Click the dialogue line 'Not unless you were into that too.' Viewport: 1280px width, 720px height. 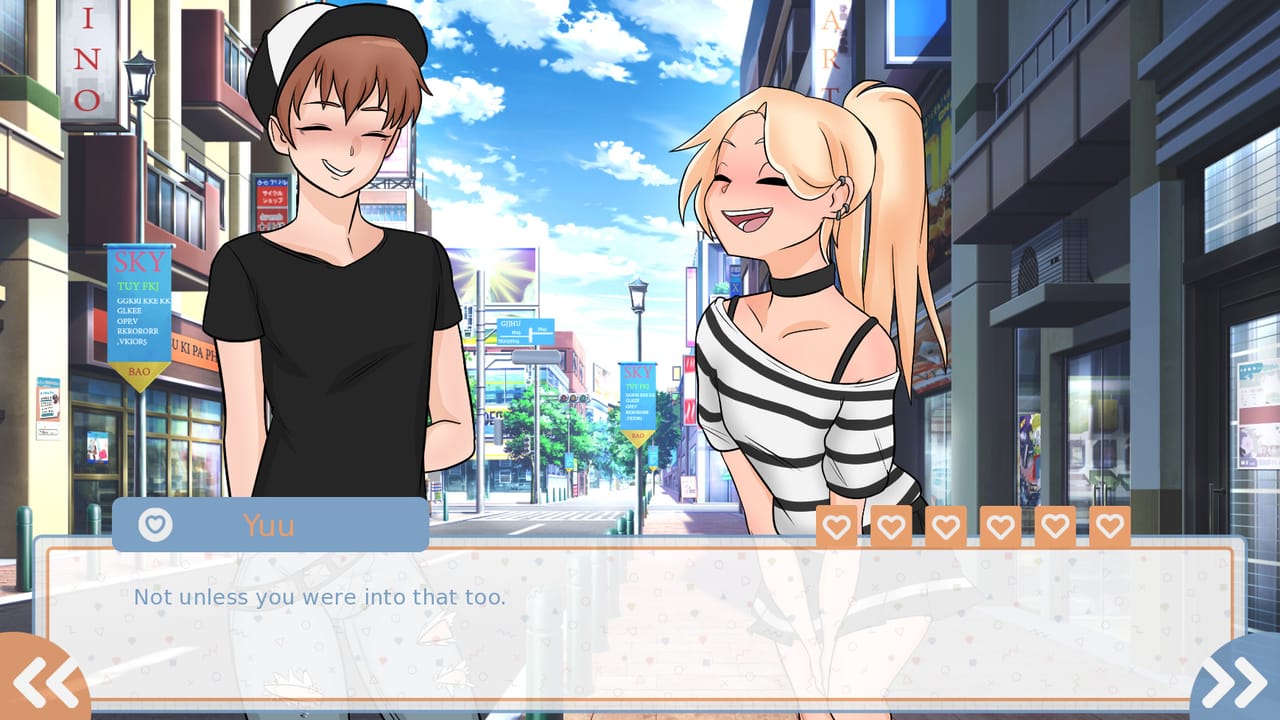pyautogui.click(x=318, y=597)
